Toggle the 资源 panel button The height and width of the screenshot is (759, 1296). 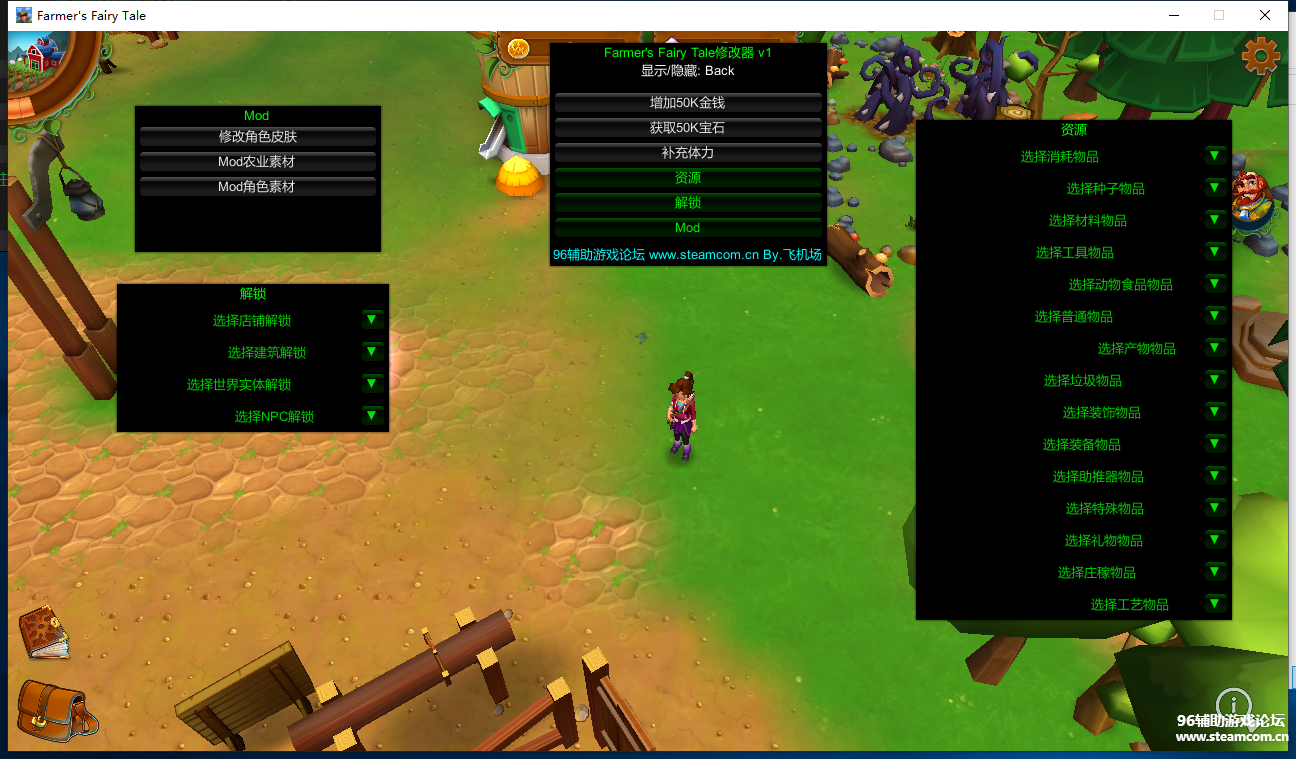(688, 178)
